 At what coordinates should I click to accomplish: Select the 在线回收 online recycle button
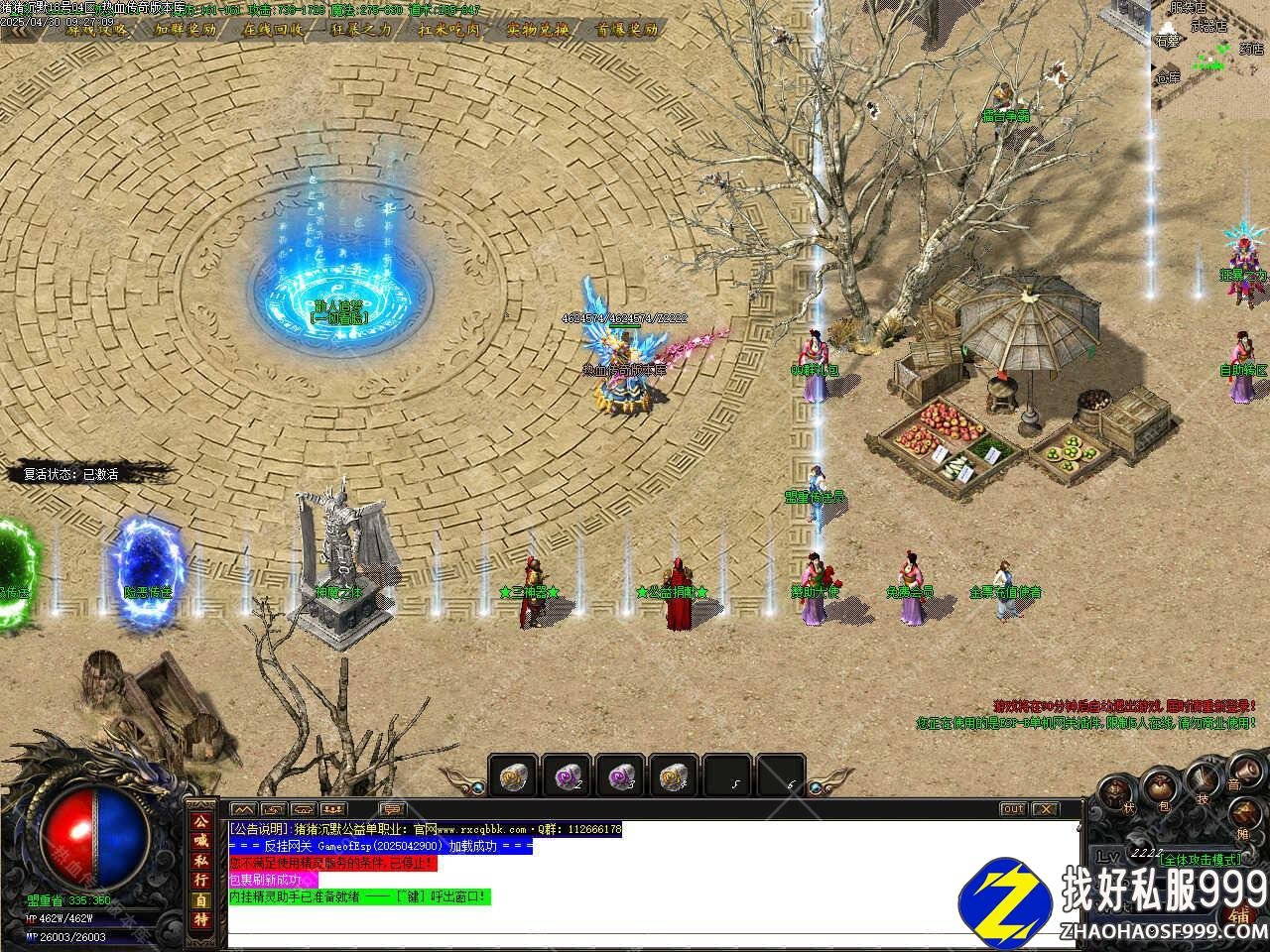274,29
